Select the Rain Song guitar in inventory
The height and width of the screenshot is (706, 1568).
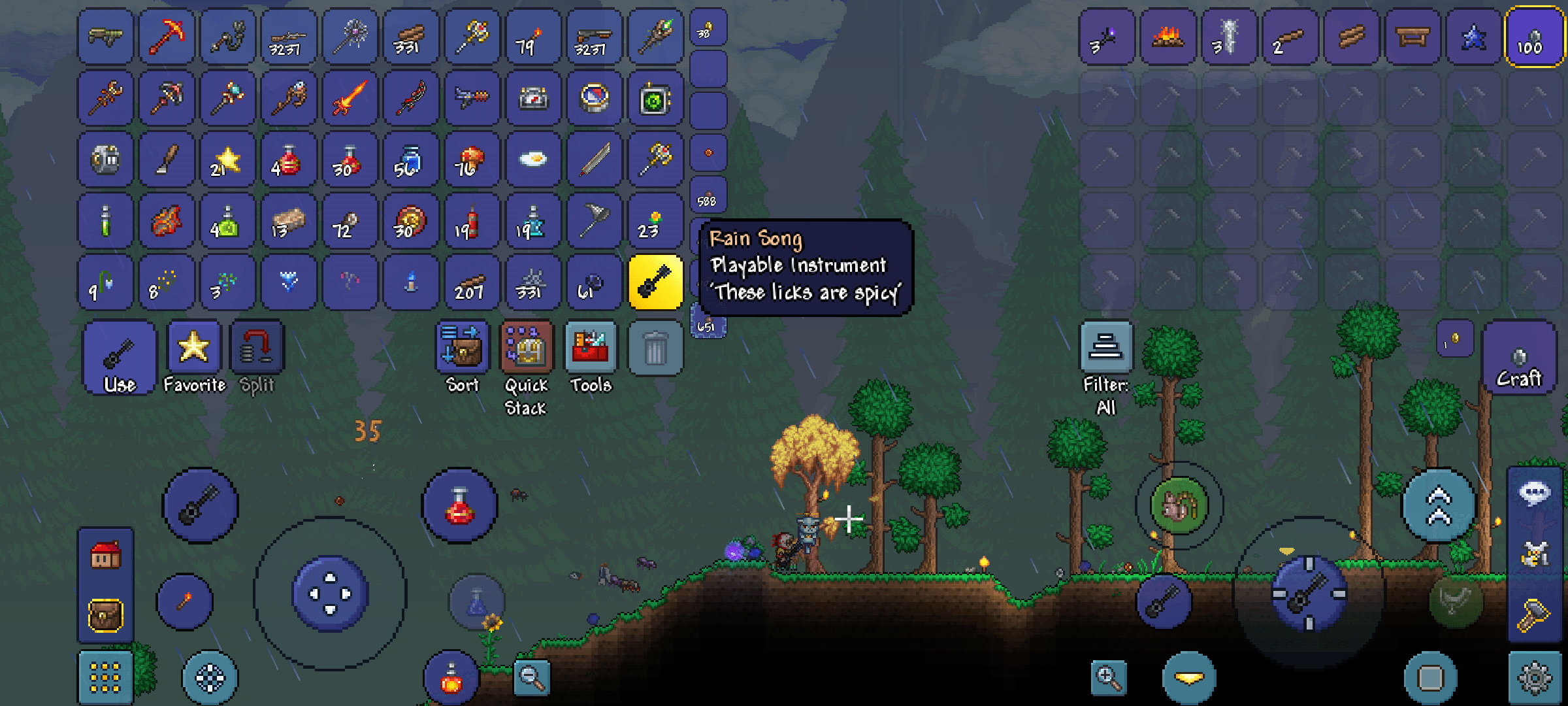click(655, 282)
